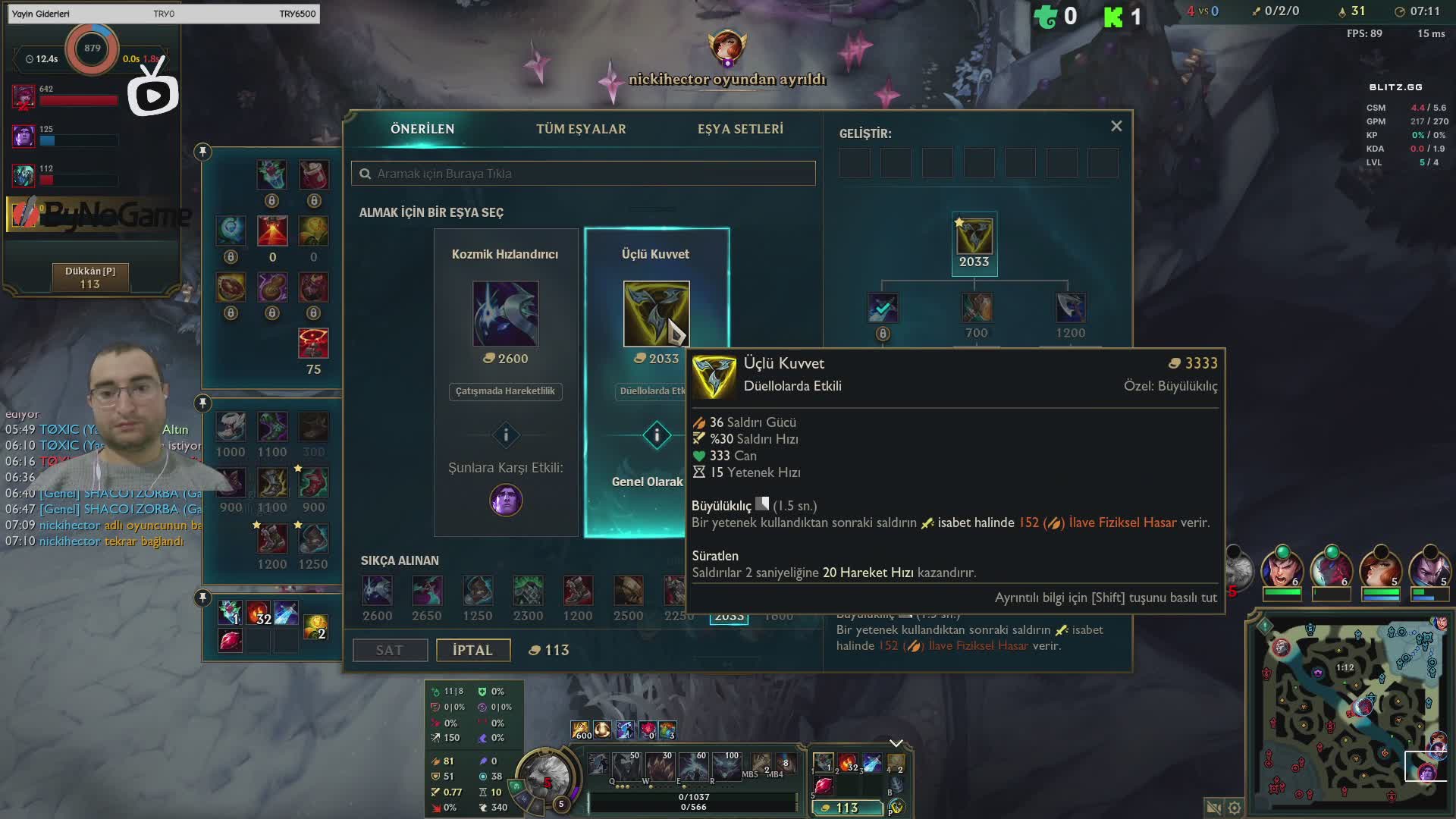
Task: Close the shop window
Action: tap(1116, 127)
